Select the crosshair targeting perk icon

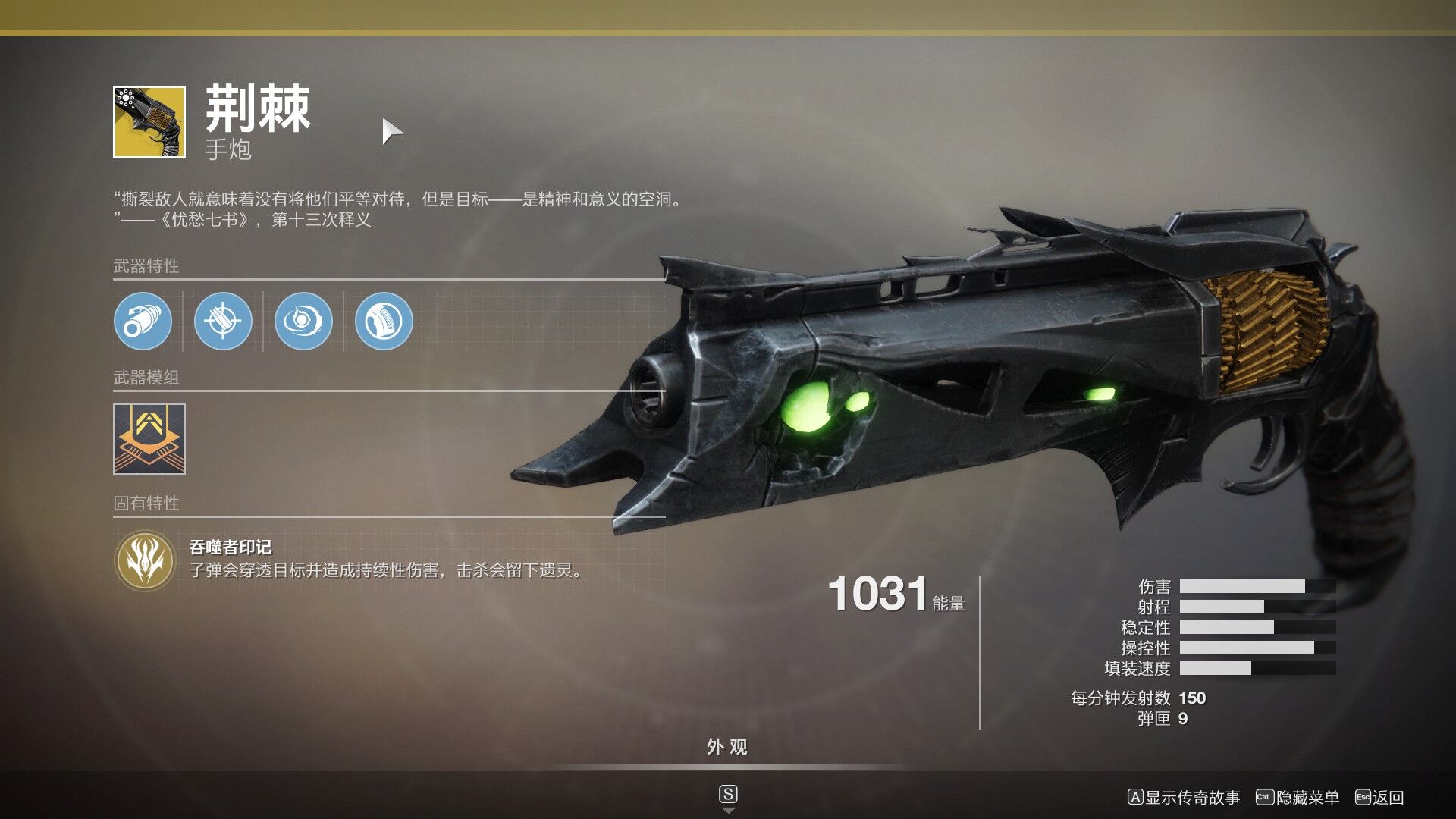click(x=222, y=322)
